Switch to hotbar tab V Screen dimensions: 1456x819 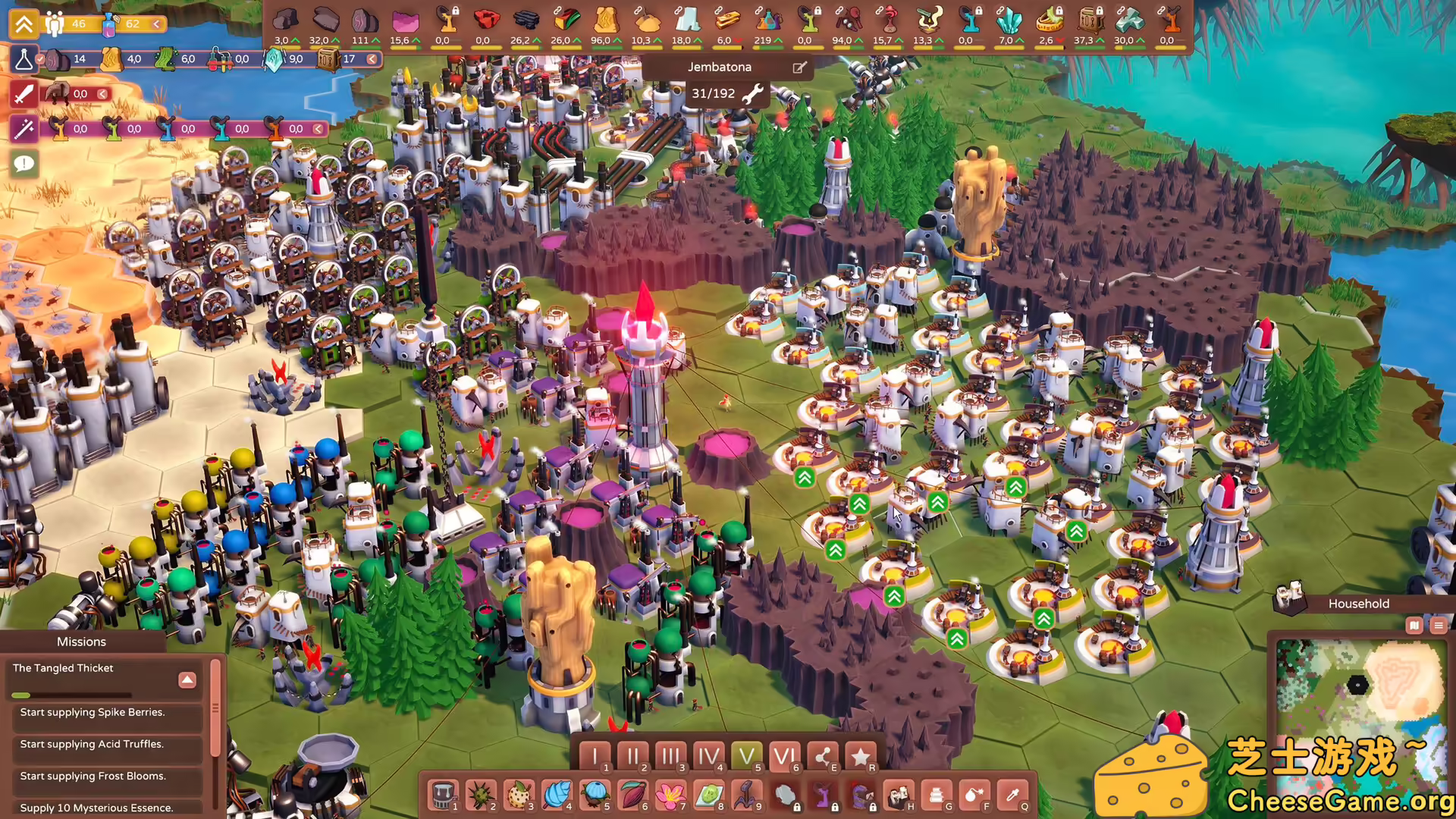point(748,756)
